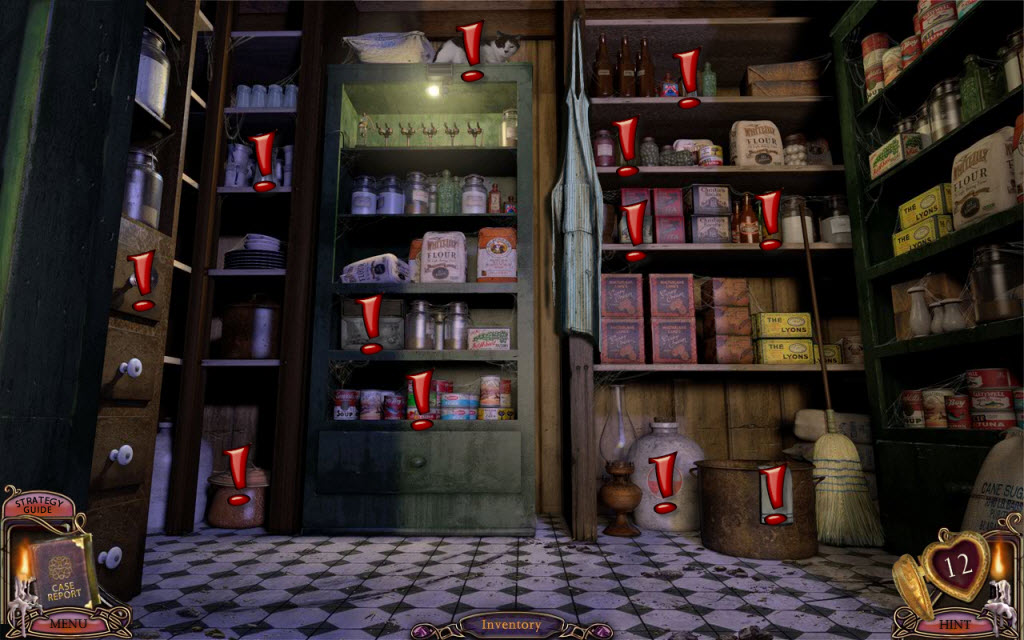
Task: Open the Case Report book
Action: pyautogui.click(x=62, y=573)
